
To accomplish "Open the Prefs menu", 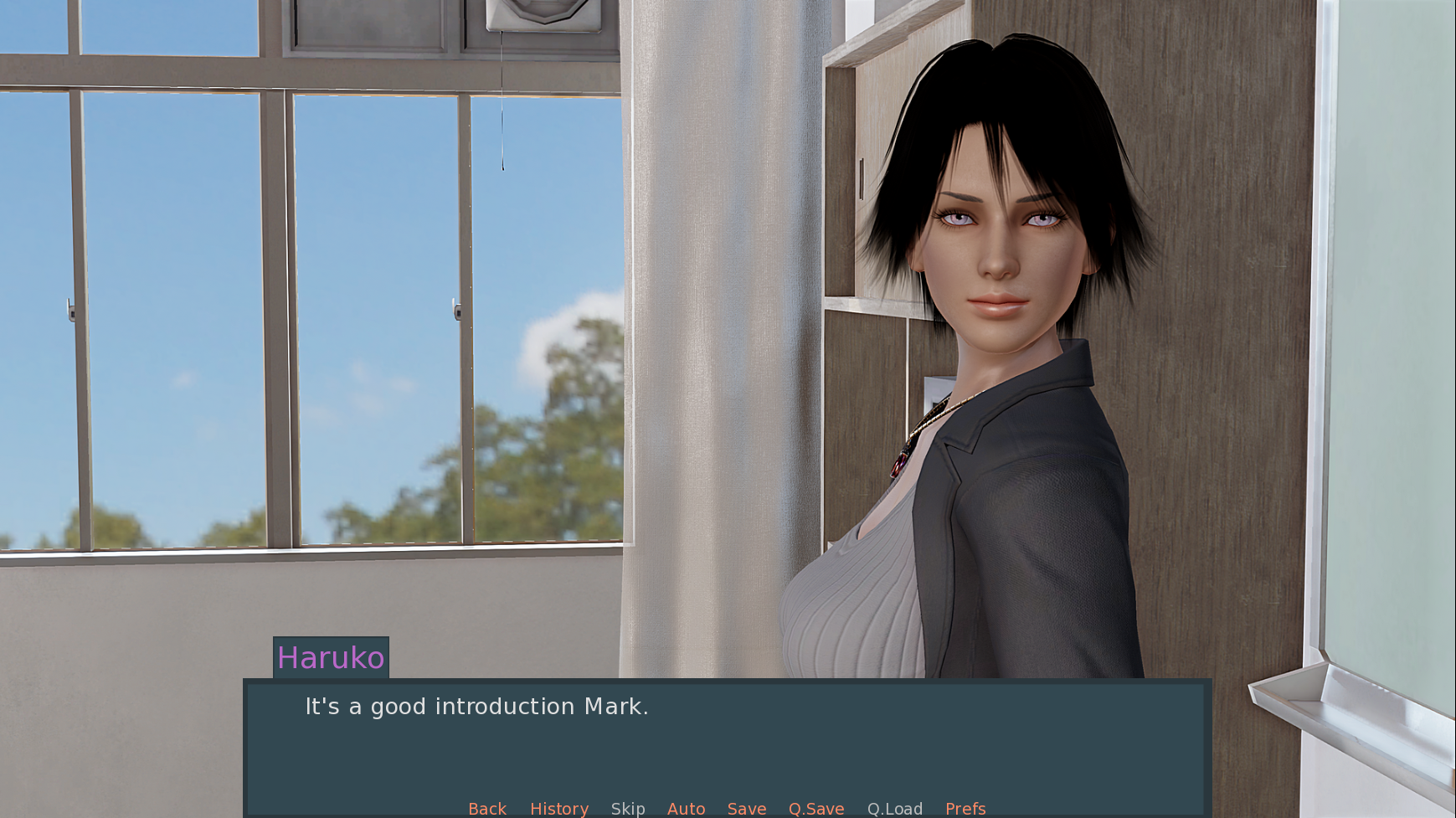I will (965, 808).
